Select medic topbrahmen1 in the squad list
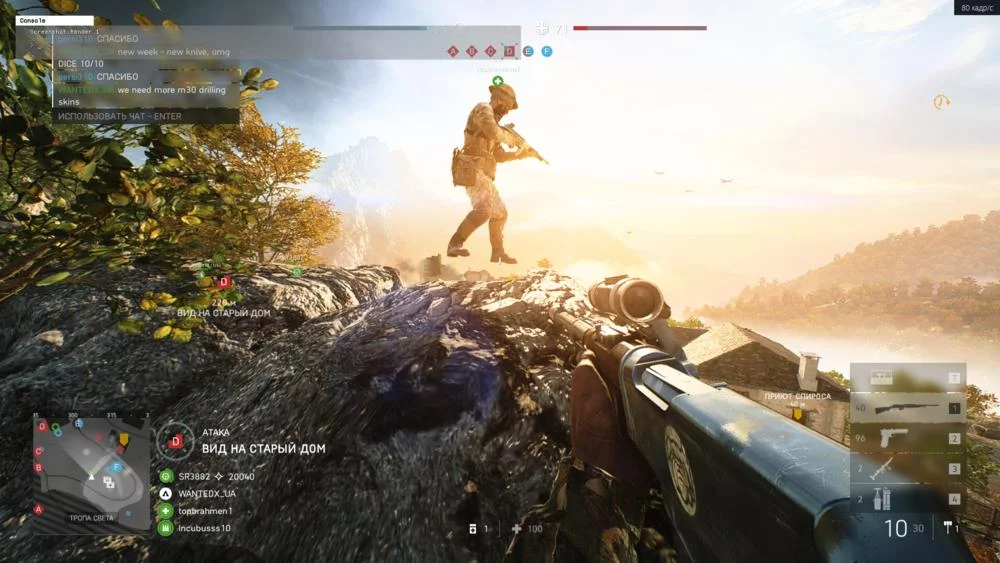The height and width of the screenshot is (563, 1000). (x=203, y=510)
